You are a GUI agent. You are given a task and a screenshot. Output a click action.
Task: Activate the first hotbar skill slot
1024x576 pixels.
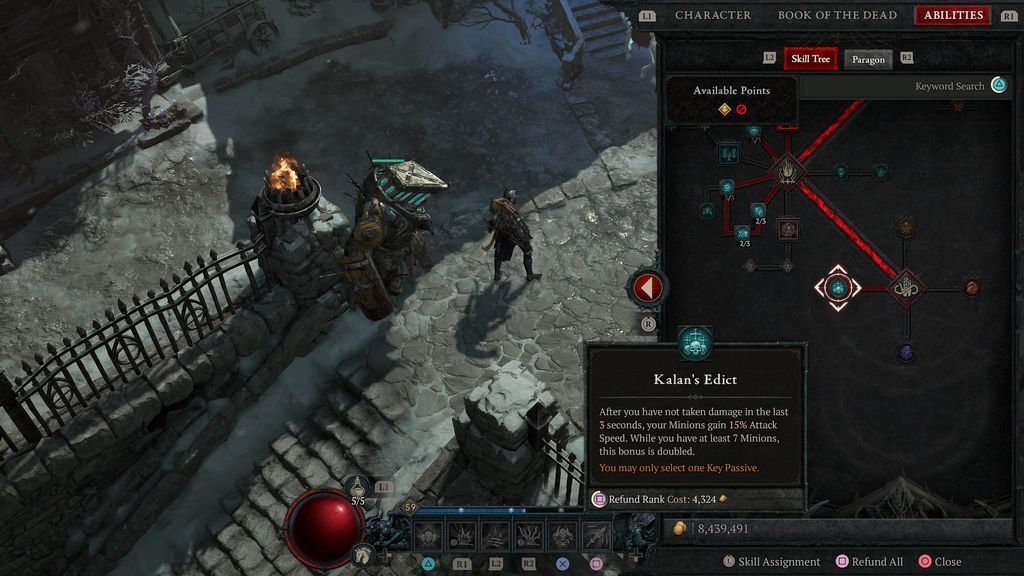click(x=429, y=535)
